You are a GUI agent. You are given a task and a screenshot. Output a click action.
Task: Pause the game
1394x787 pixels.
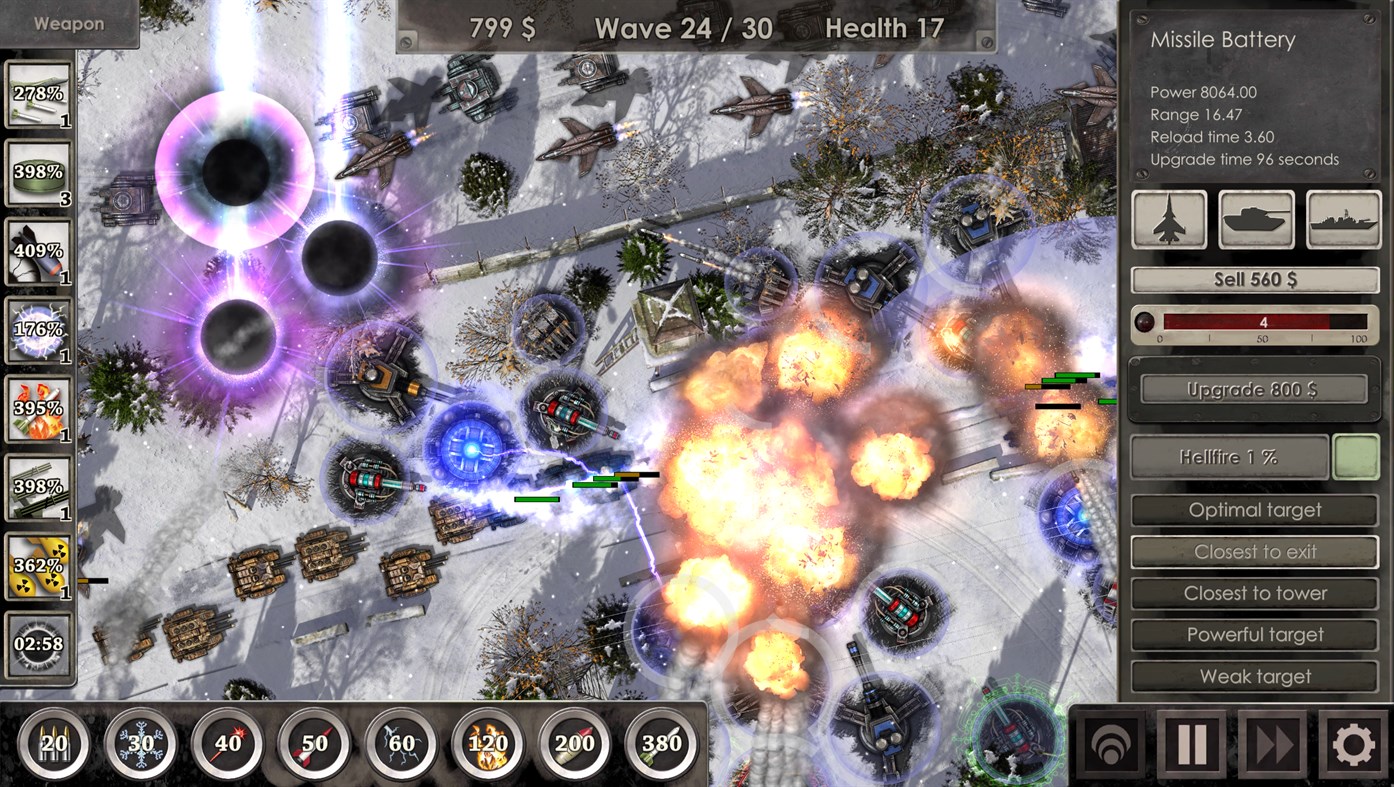[1192, 743]
